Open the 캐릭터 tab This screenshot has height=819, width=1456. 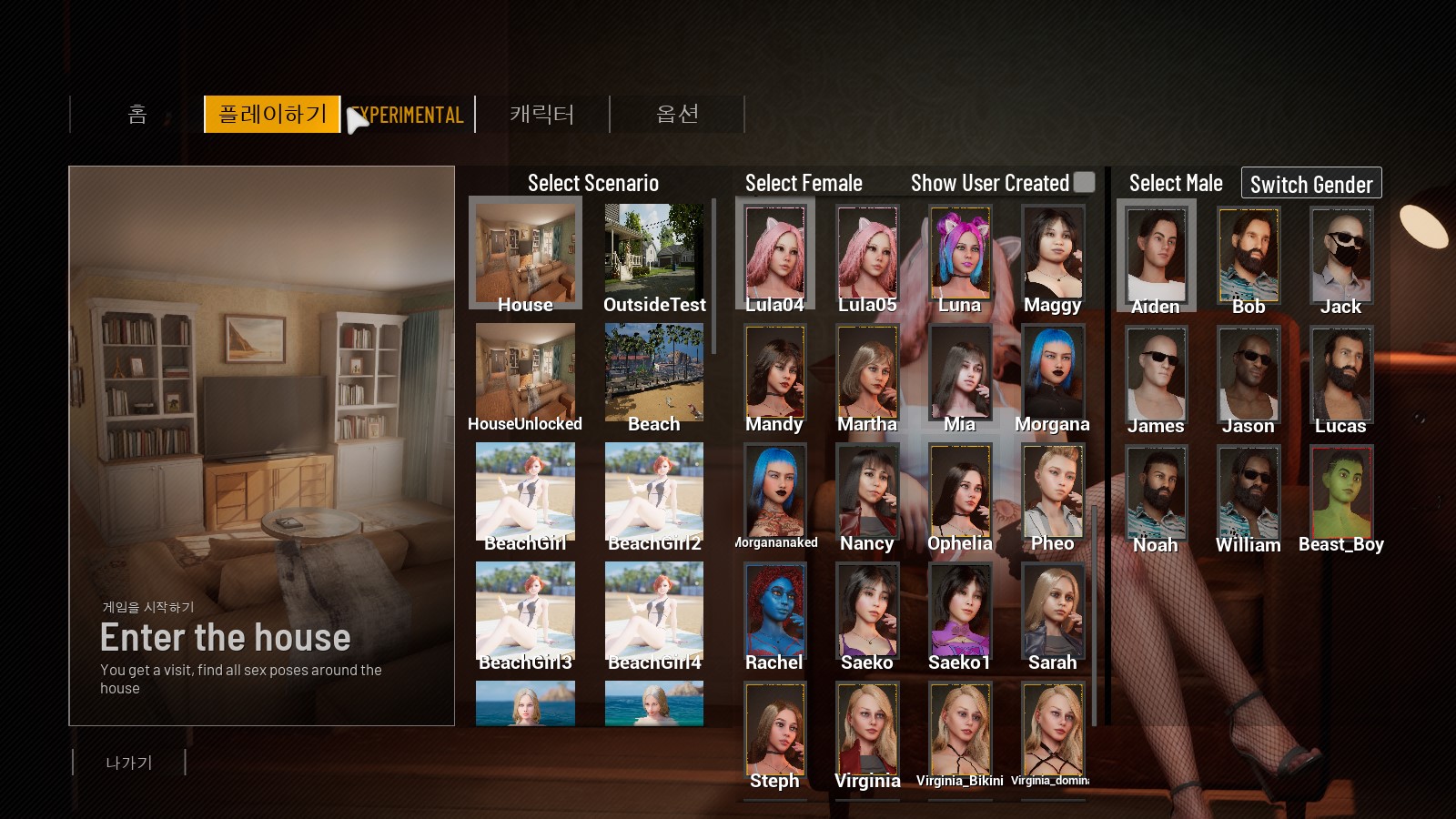click(x=542, y=115)
